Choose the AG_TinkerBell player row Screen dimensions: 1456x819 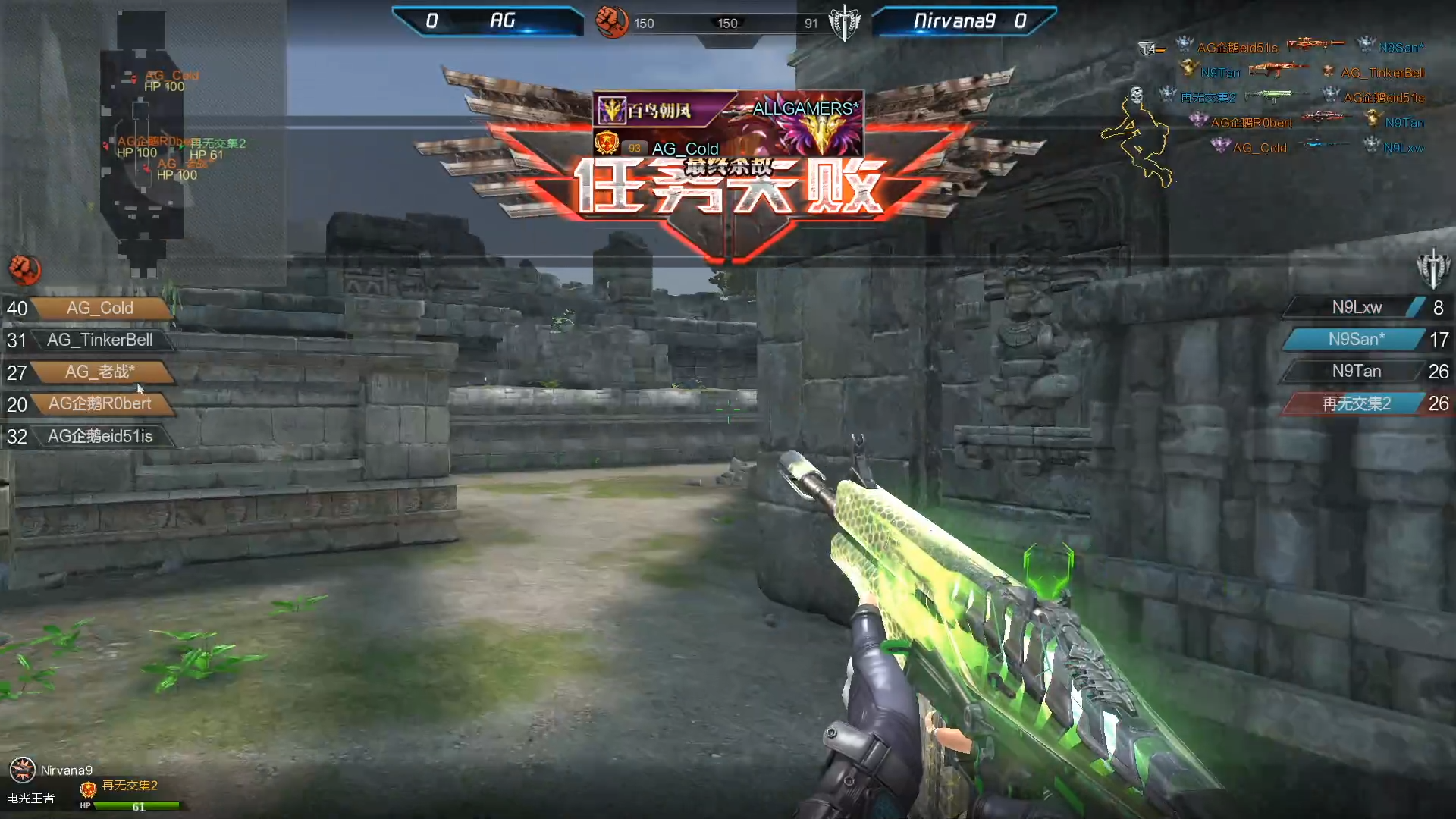tap(100, 340)
